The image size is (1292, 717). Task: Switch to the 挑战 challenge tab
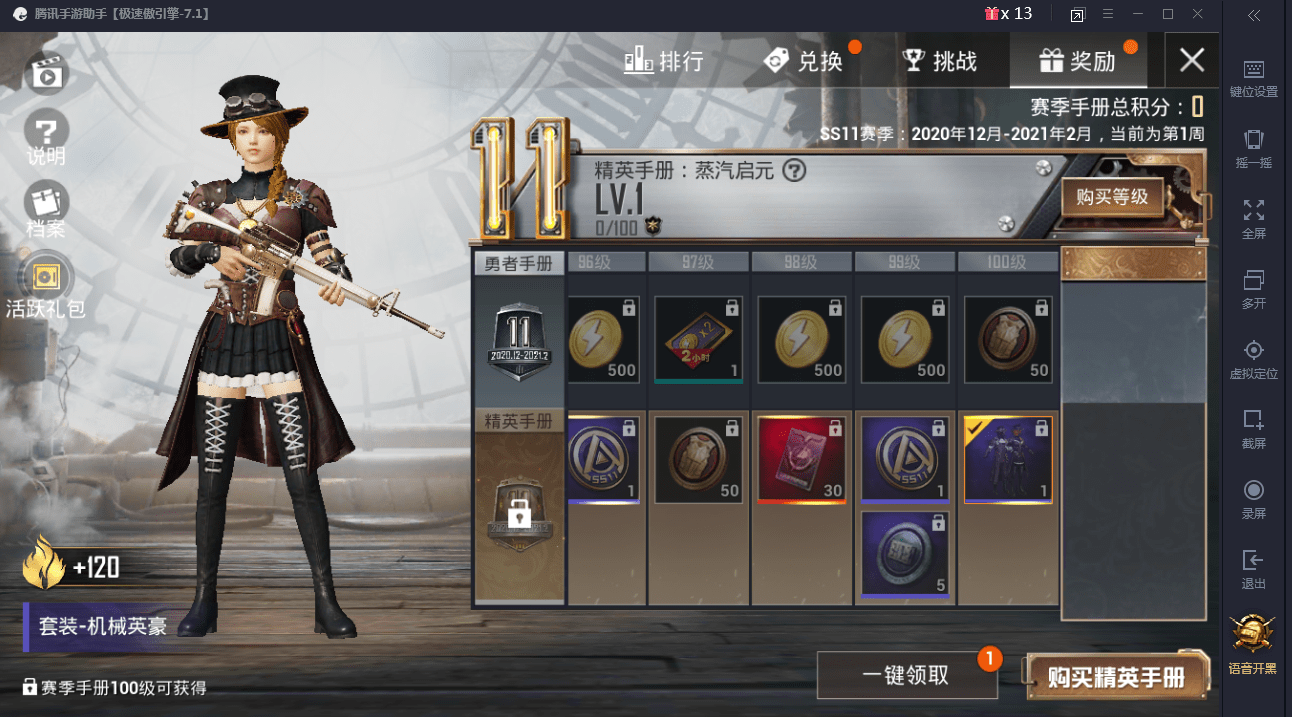[x=939, y=61]
